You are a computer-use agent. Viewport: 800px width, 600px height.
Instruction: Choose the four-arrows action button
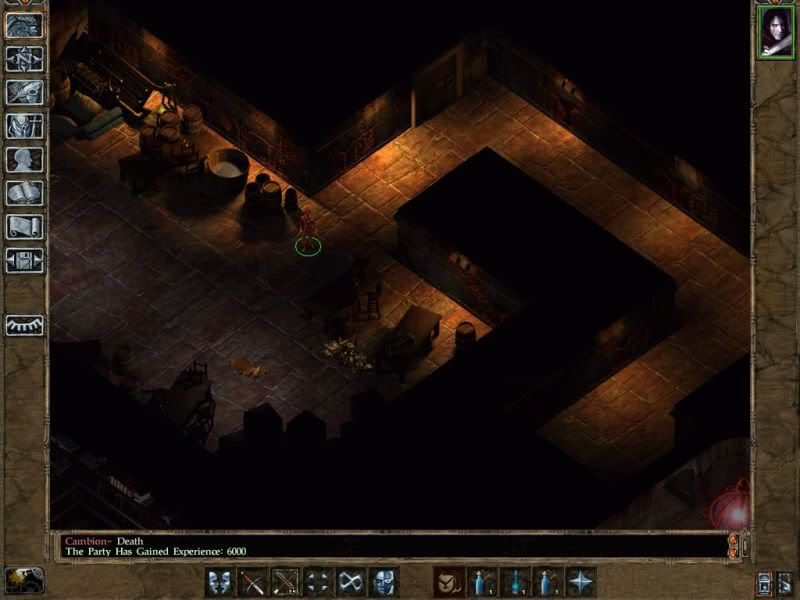(x=317, y=581)
